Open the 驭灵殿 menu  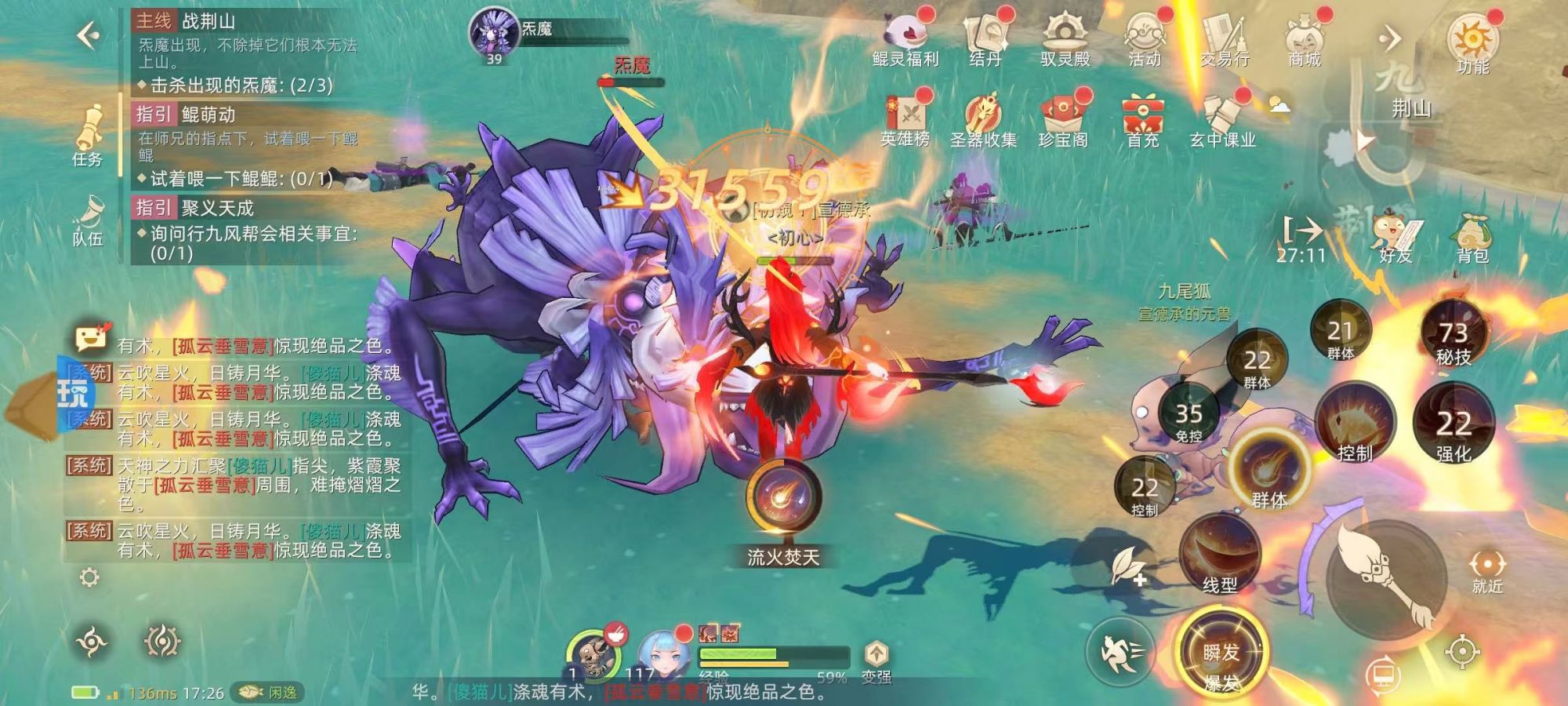click(1065, 38)
